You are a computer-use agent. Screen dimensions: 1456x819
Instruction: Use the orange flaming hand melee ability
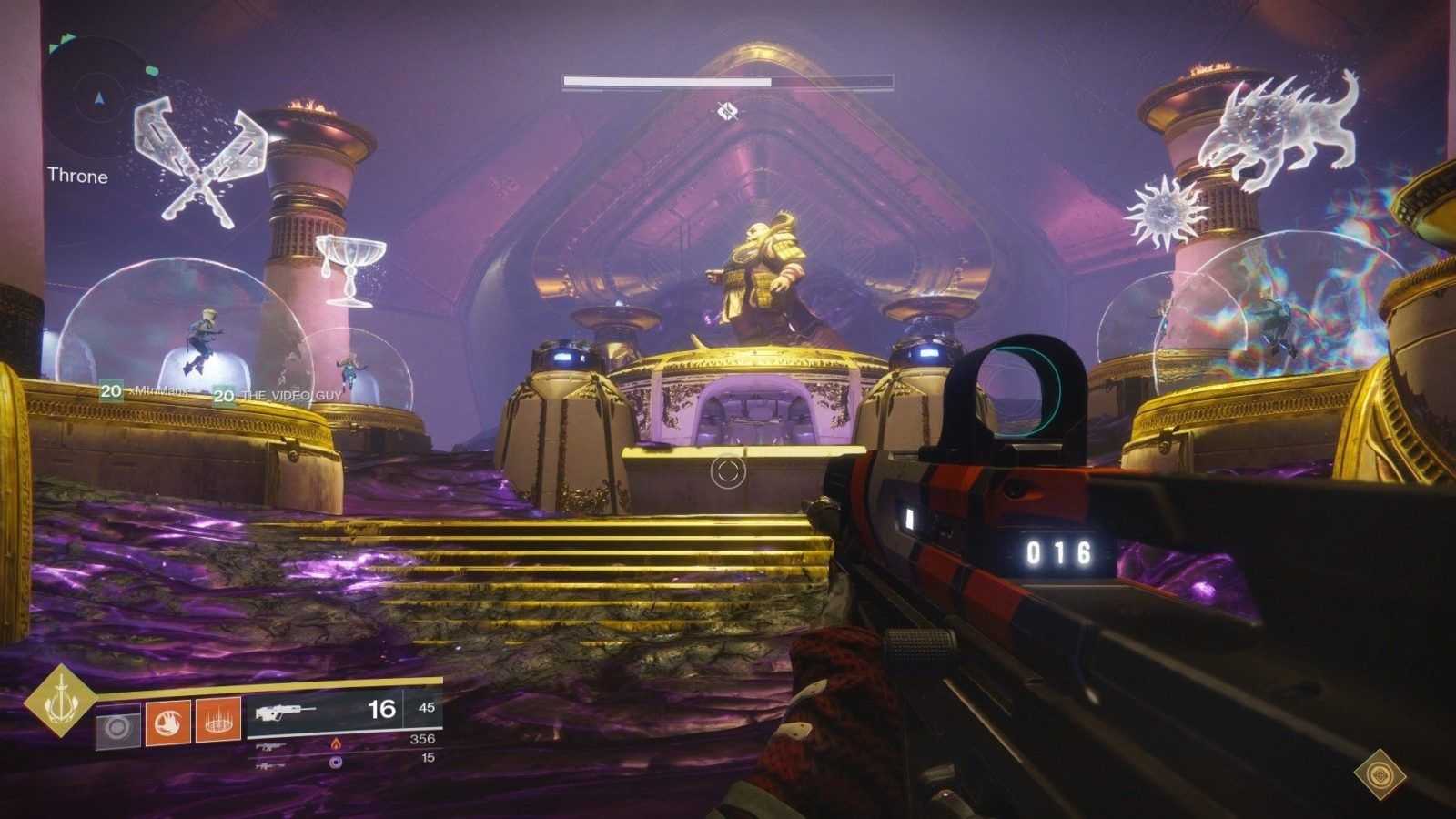tap(168, 722)
